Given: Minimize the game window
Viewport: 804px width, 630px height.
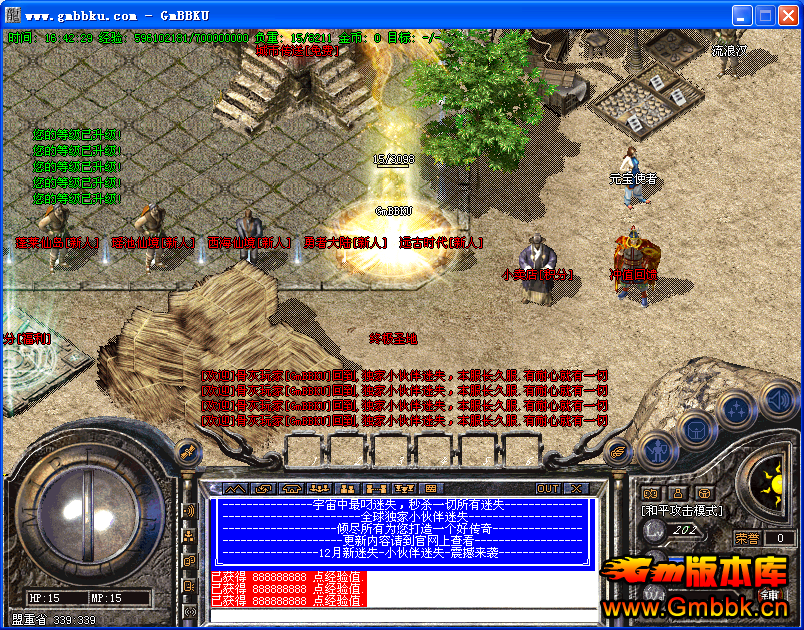Looking at the screenshot, I should [x=741, y=15].
